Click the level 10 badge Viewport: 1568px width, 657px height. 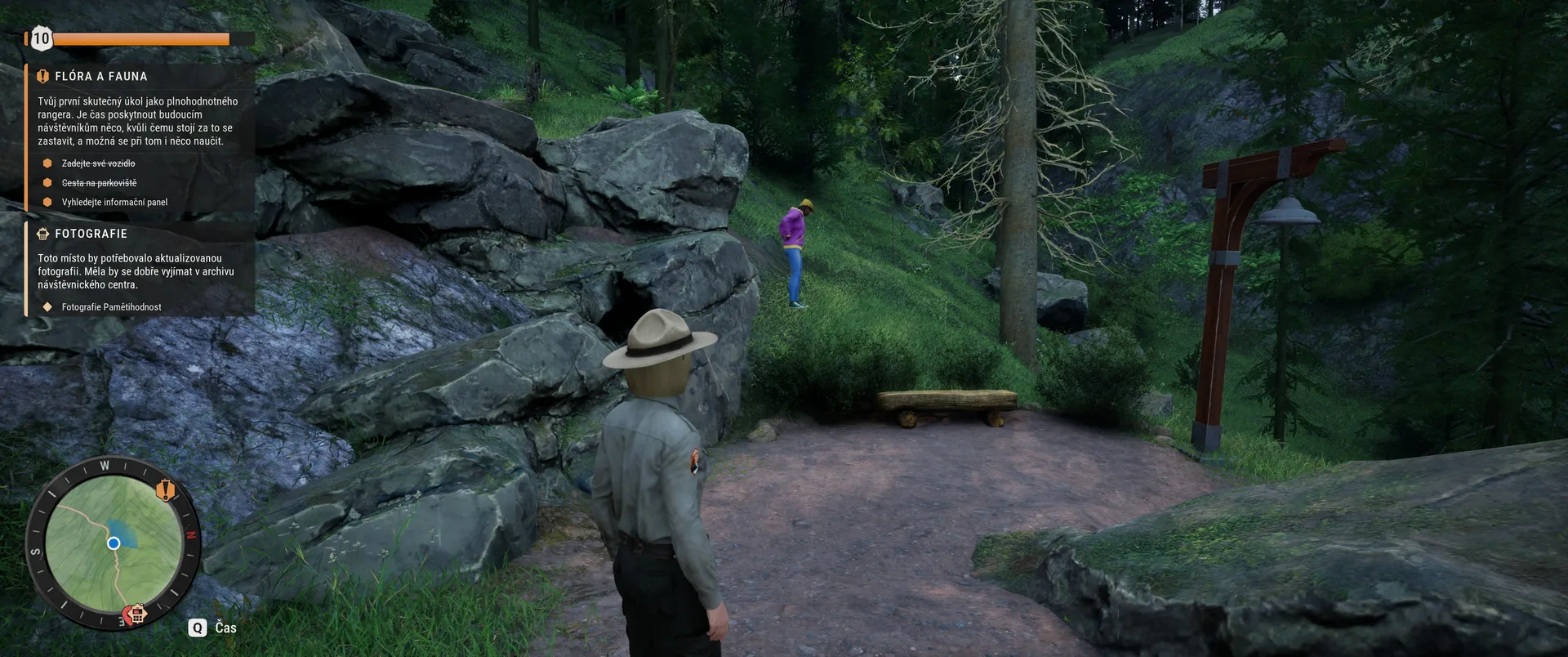[41, 38]
